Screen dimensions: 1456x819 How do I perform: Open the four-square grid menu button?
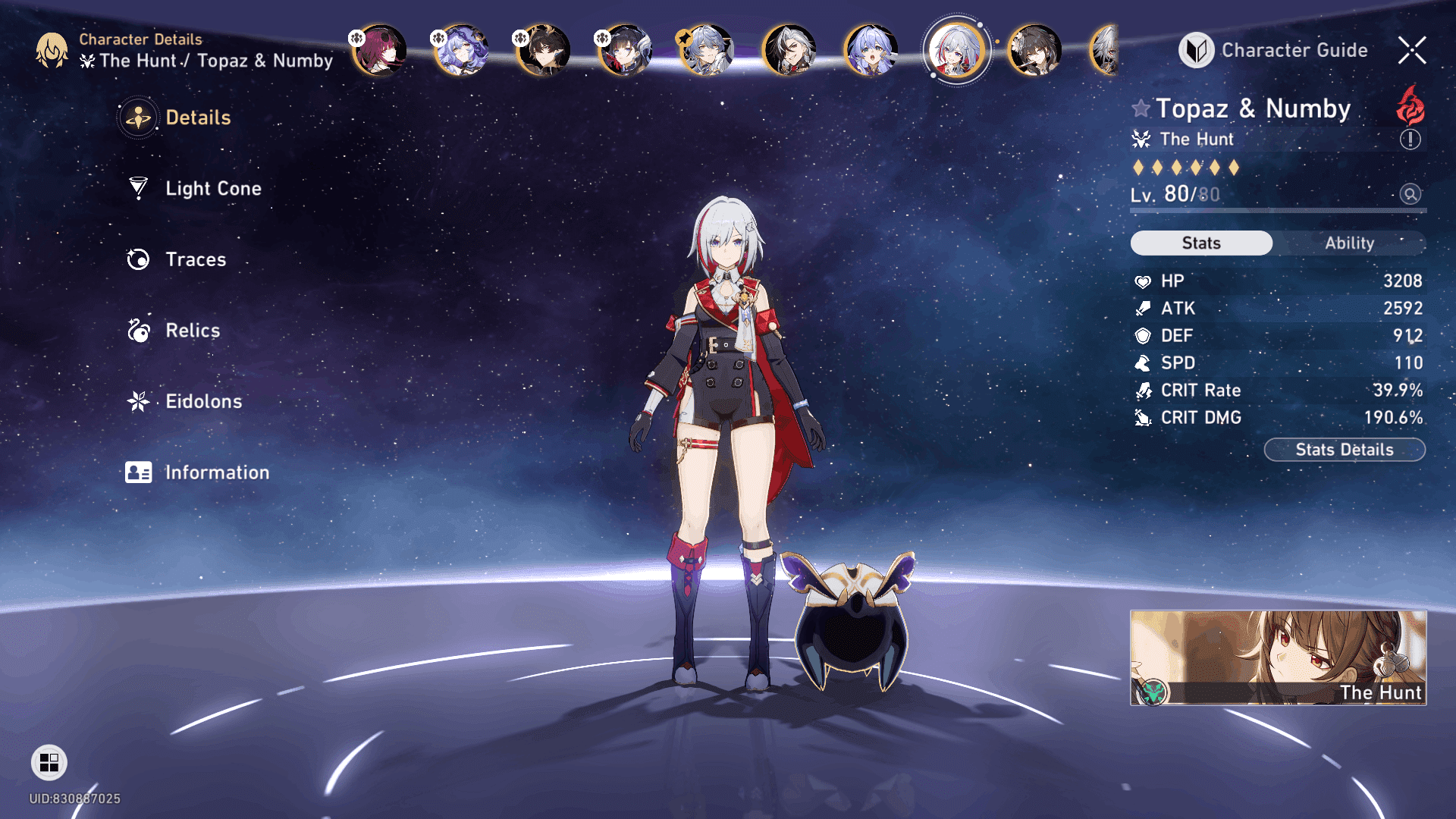click(x=49, y=762)
